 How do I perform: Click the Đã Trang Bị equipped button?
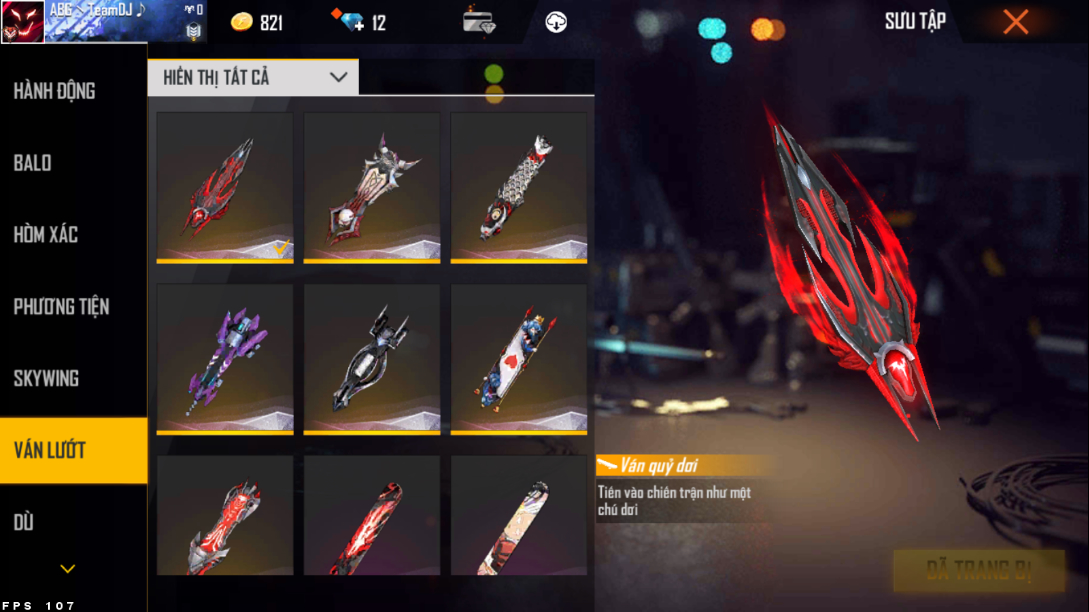978,571
